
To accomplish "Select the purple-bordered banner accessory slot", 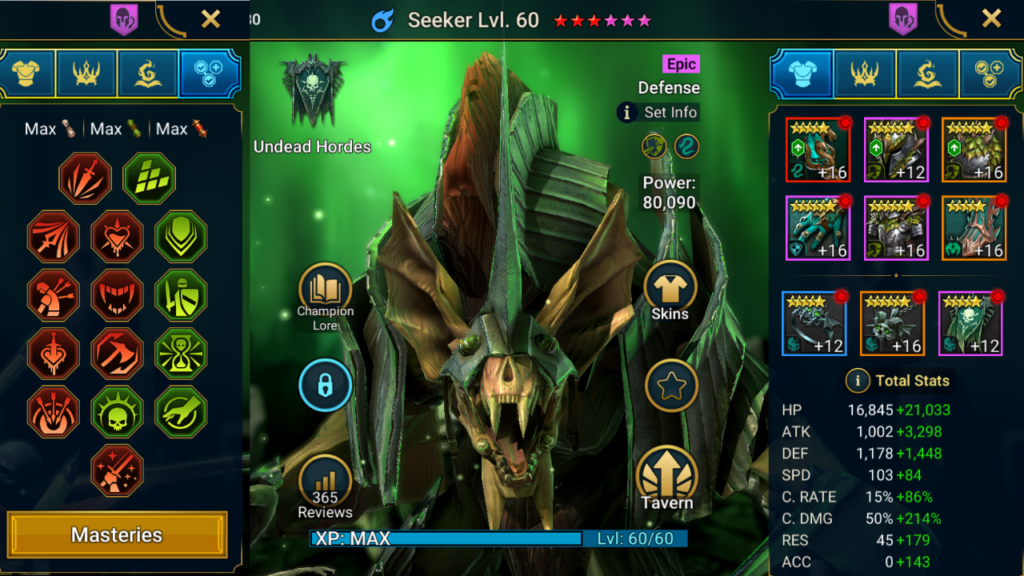I will click(970, 323).
